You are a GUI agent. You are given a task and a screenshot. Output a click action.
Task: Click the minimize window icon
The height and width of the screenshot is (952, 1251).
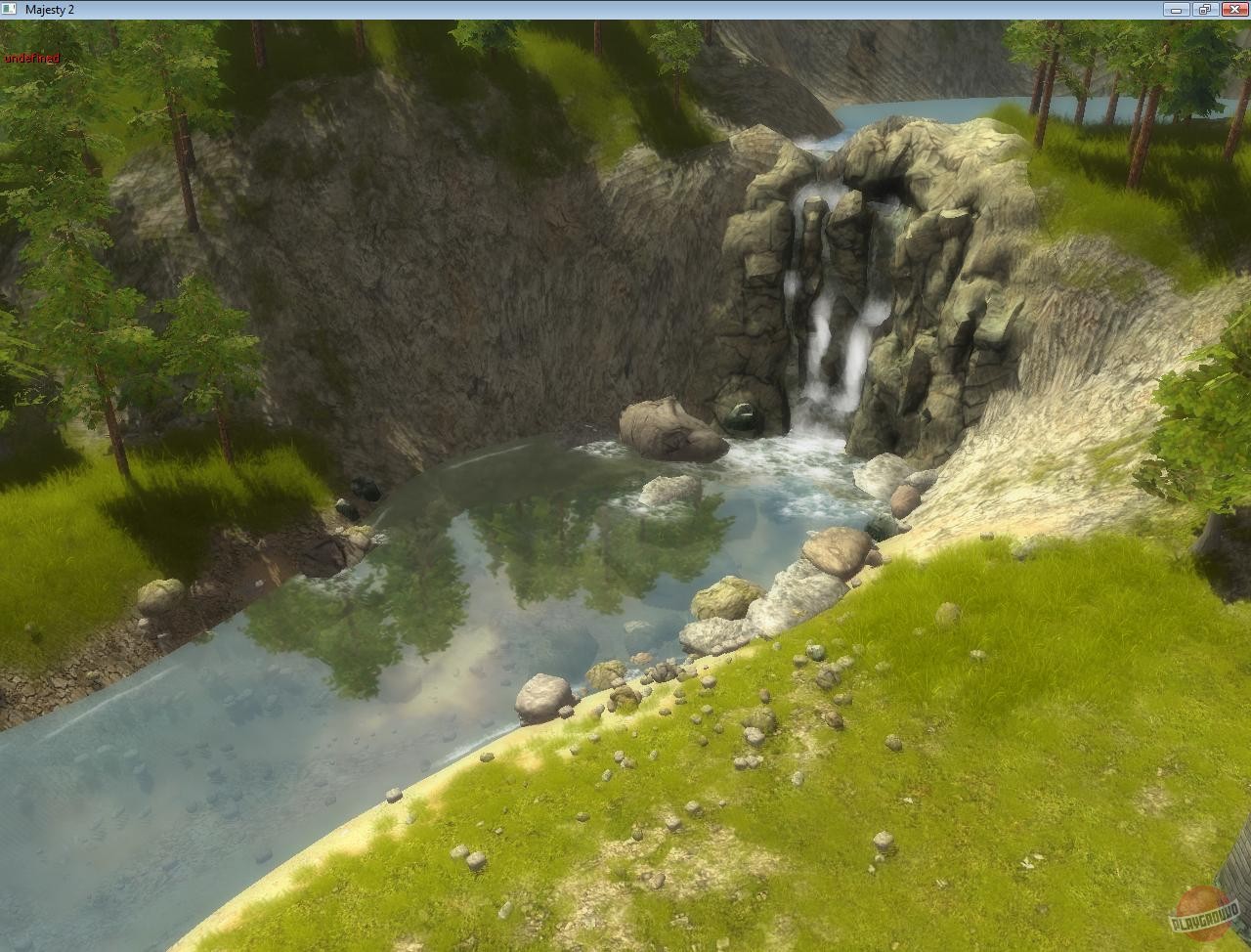point(1178,9)
